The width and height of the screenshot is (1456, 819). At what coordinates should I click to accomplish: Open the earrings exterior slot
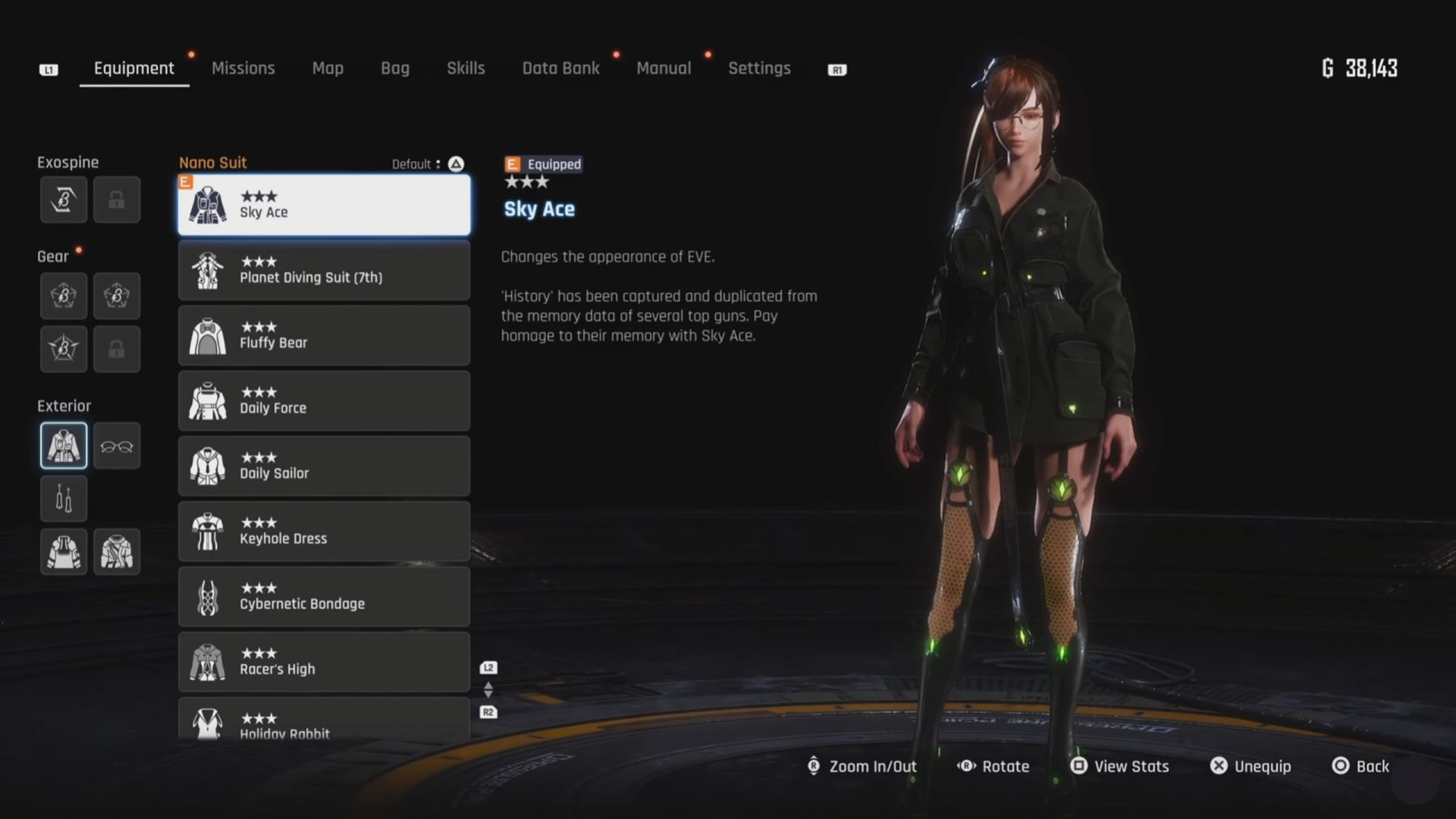pyautogui.click(x=64, y=499)
